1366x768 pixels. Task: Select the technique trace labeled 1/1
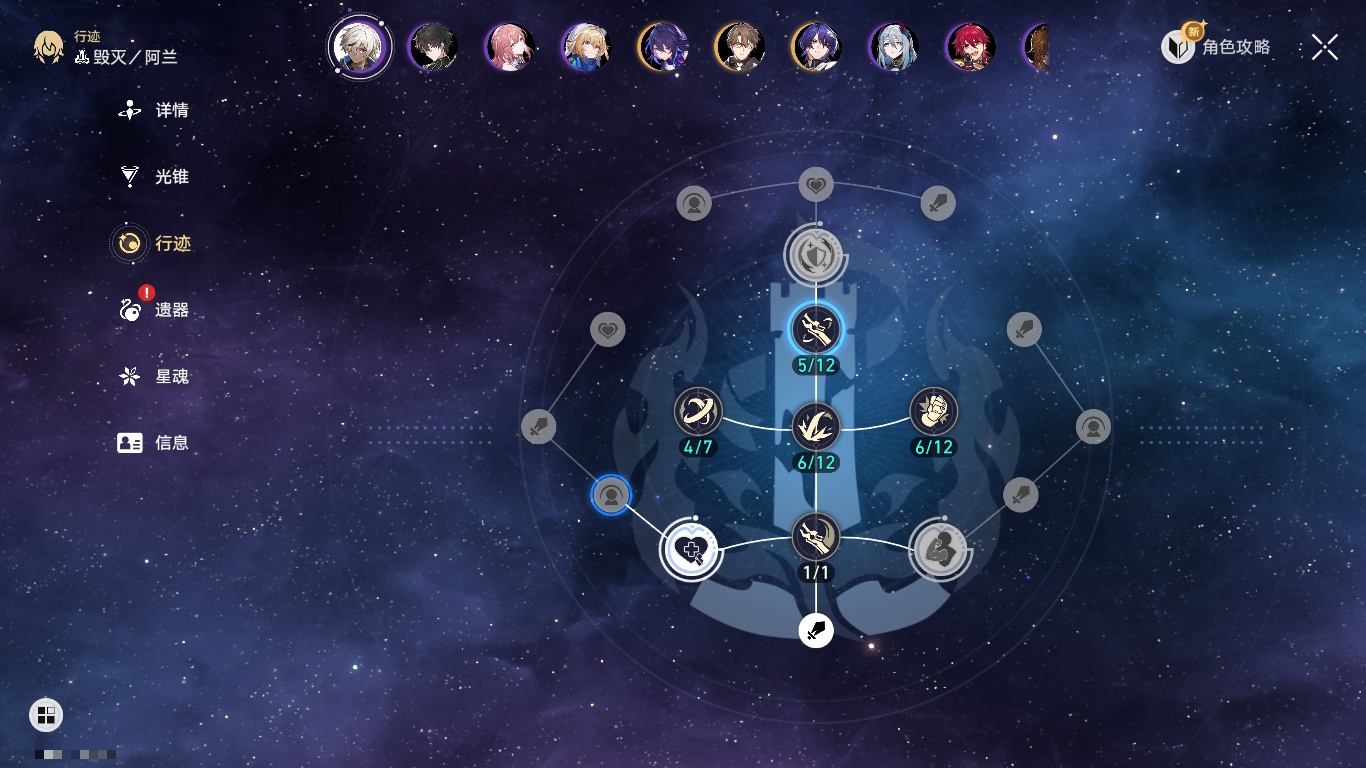click(x=816, y=537)
